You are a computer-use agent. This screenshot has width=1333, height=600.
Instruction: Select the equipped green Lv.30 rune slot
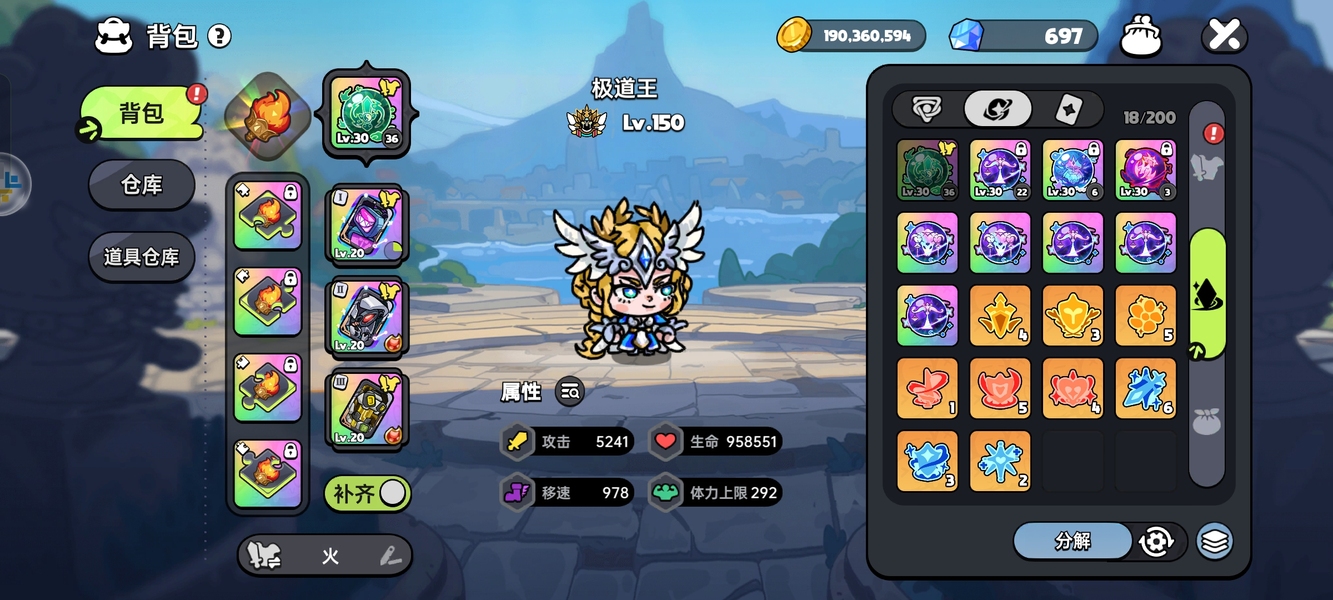366,113
